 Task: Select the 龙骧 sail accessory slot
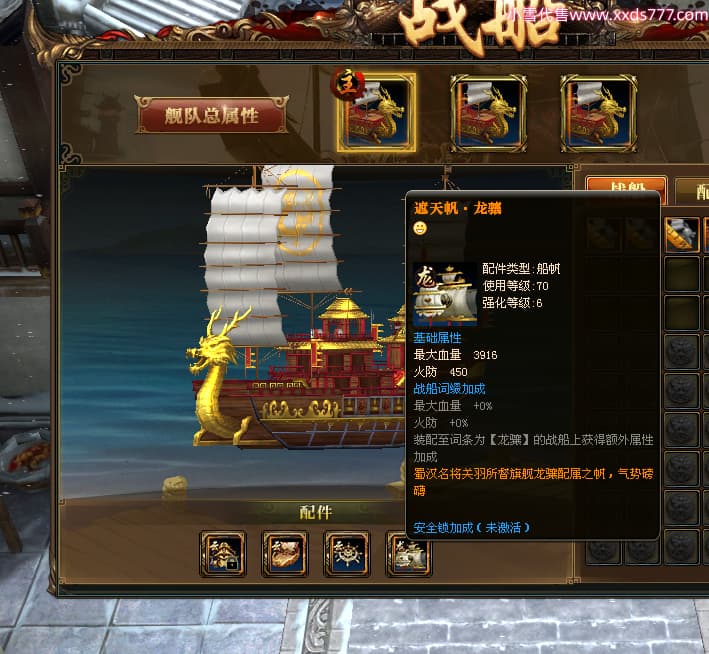408,554
